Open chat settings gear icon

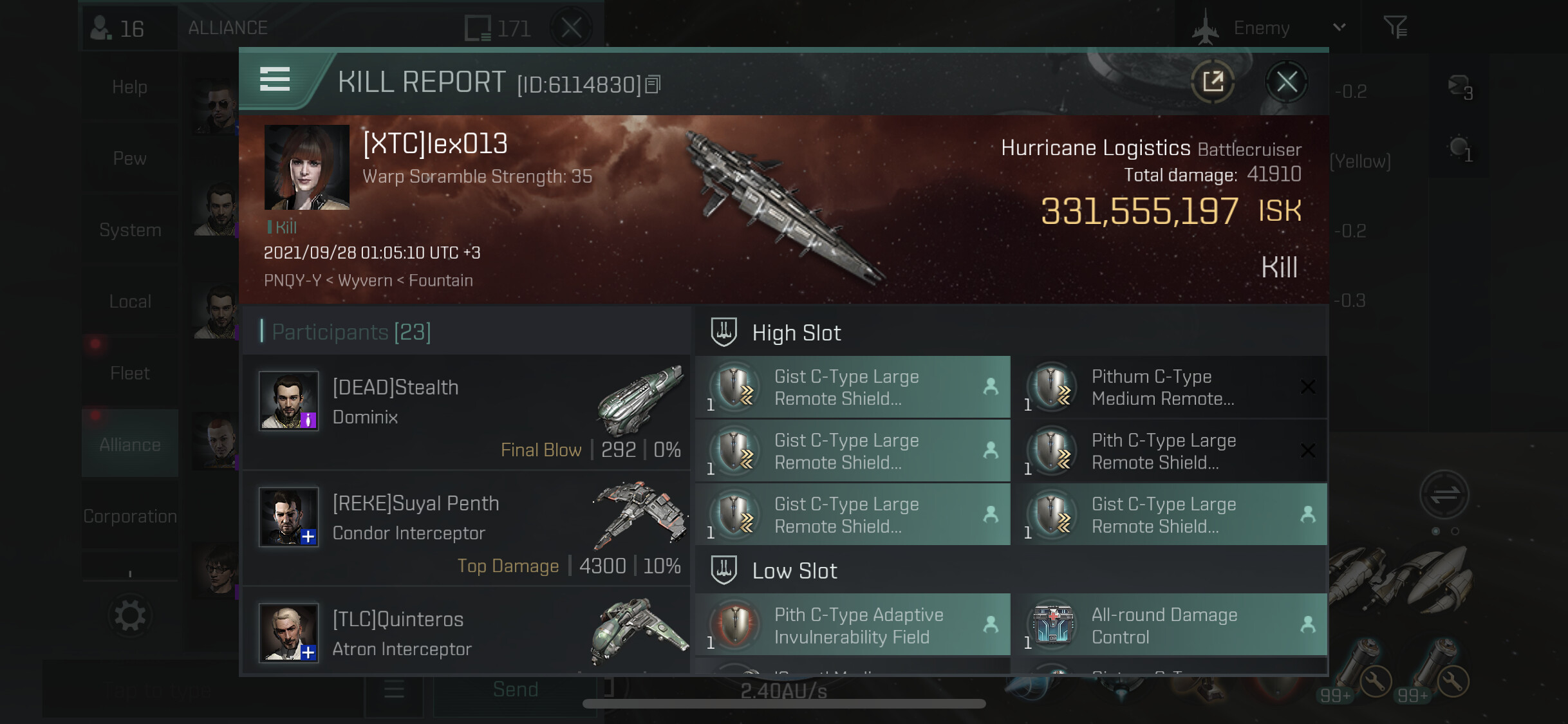pos(130,616)
